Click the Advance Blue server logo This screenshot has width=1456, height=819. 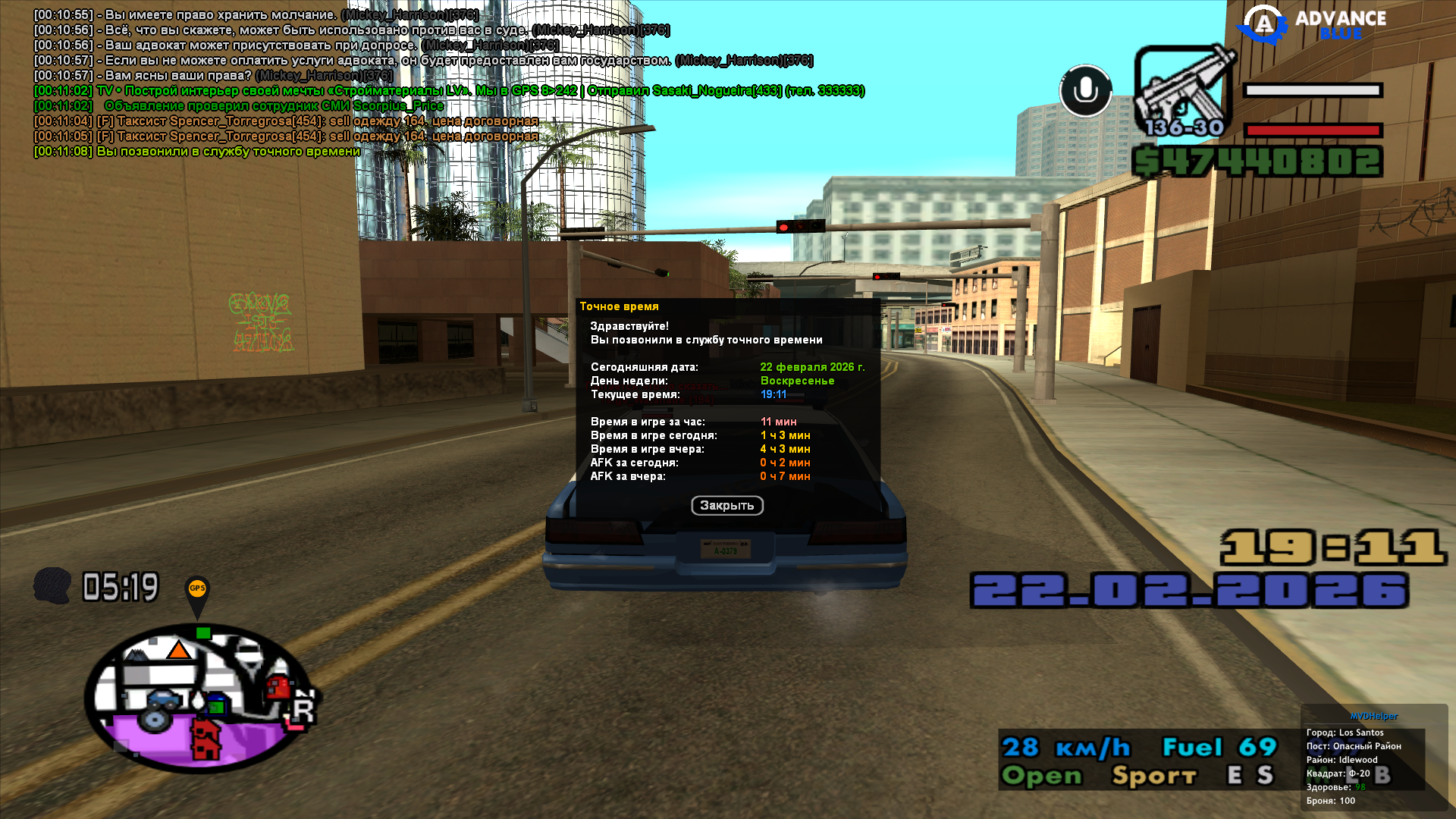coord(1312,24)
